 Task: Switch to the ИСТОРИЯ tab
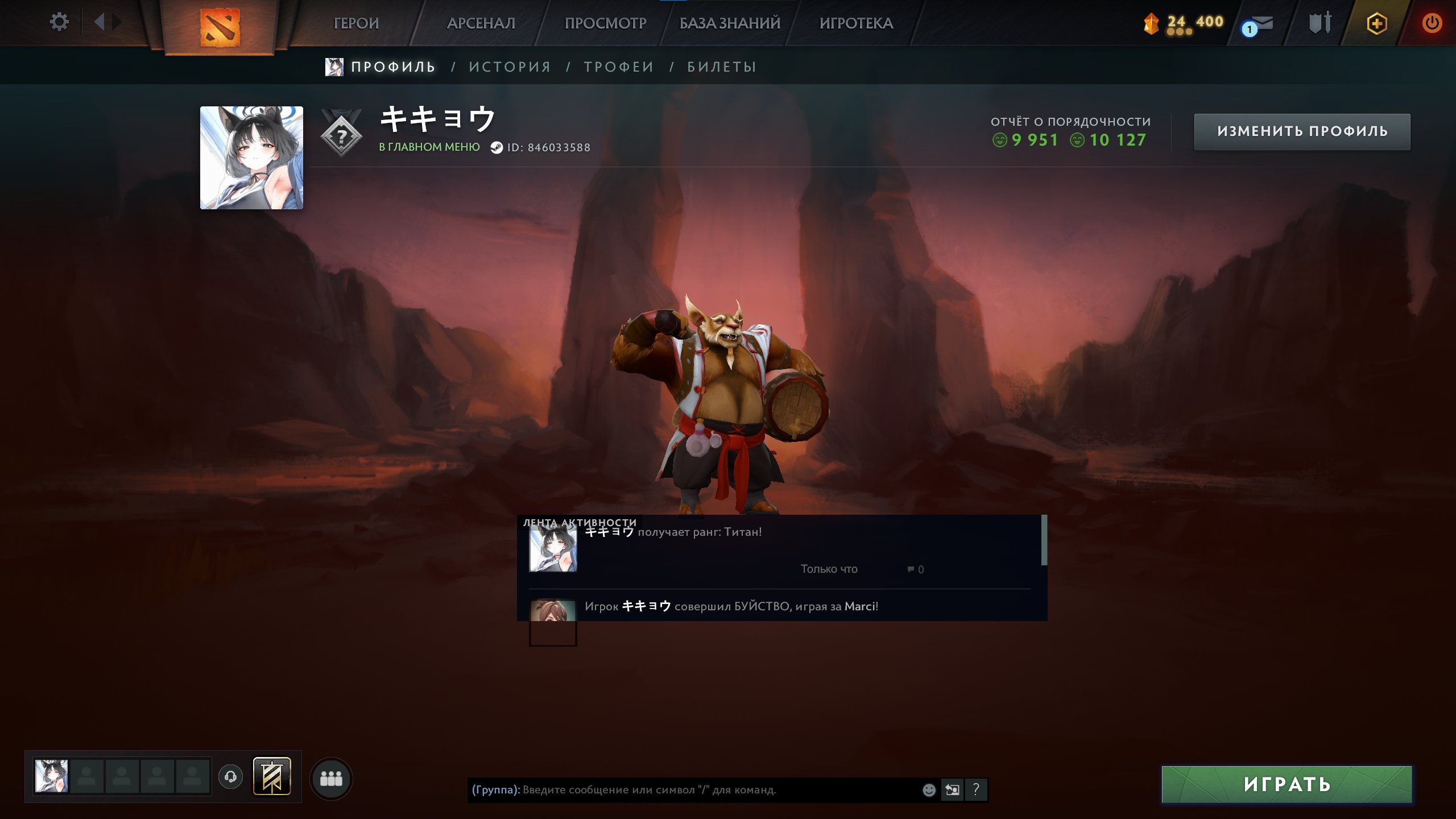click(x=510, y=67)
